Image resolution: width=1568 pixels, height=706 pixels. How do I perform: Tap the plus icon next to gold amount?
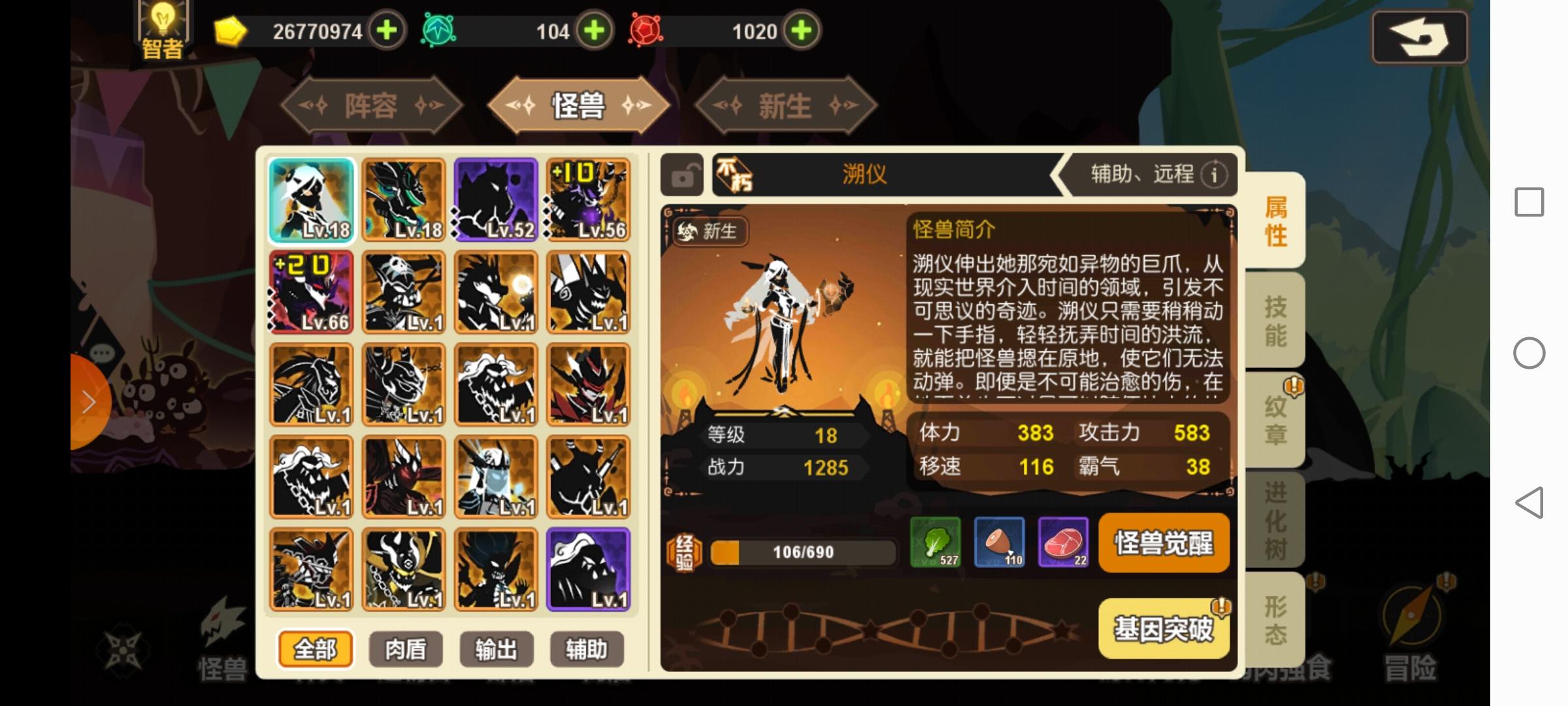tap(387, 30)
